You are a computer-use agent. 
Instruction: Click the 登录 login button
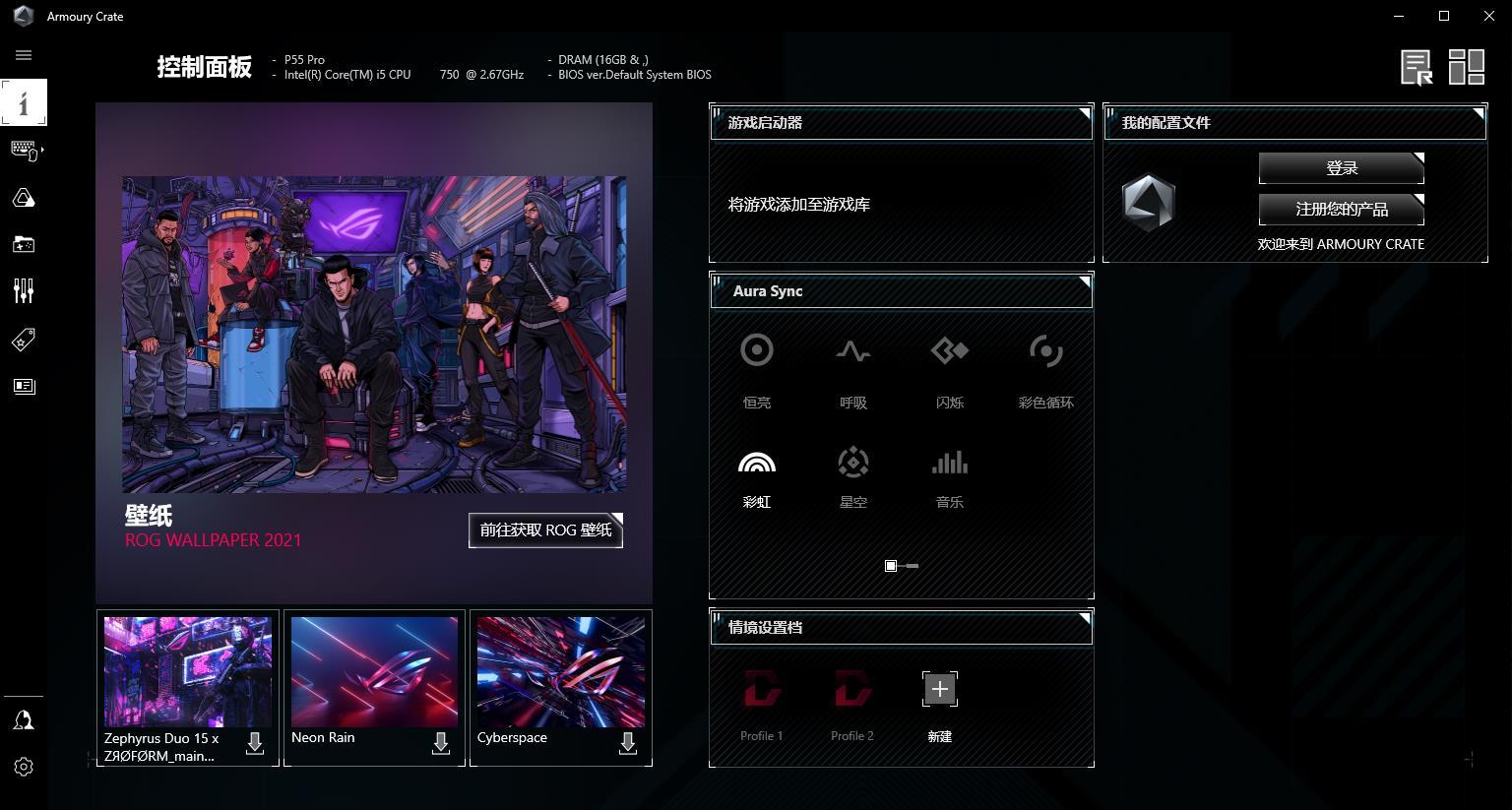point(1341,168)
